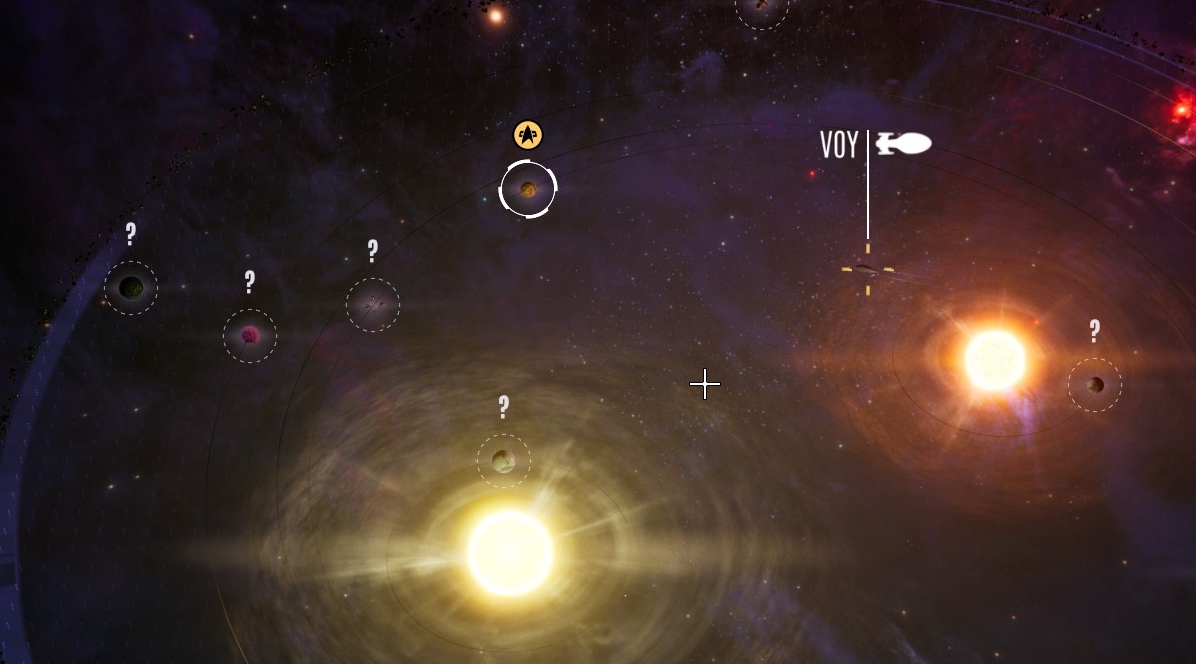Select the planet with the Starfleet badge
Image resolution: width=1196 pixels, height=664 pixels.
coord(528,188)
